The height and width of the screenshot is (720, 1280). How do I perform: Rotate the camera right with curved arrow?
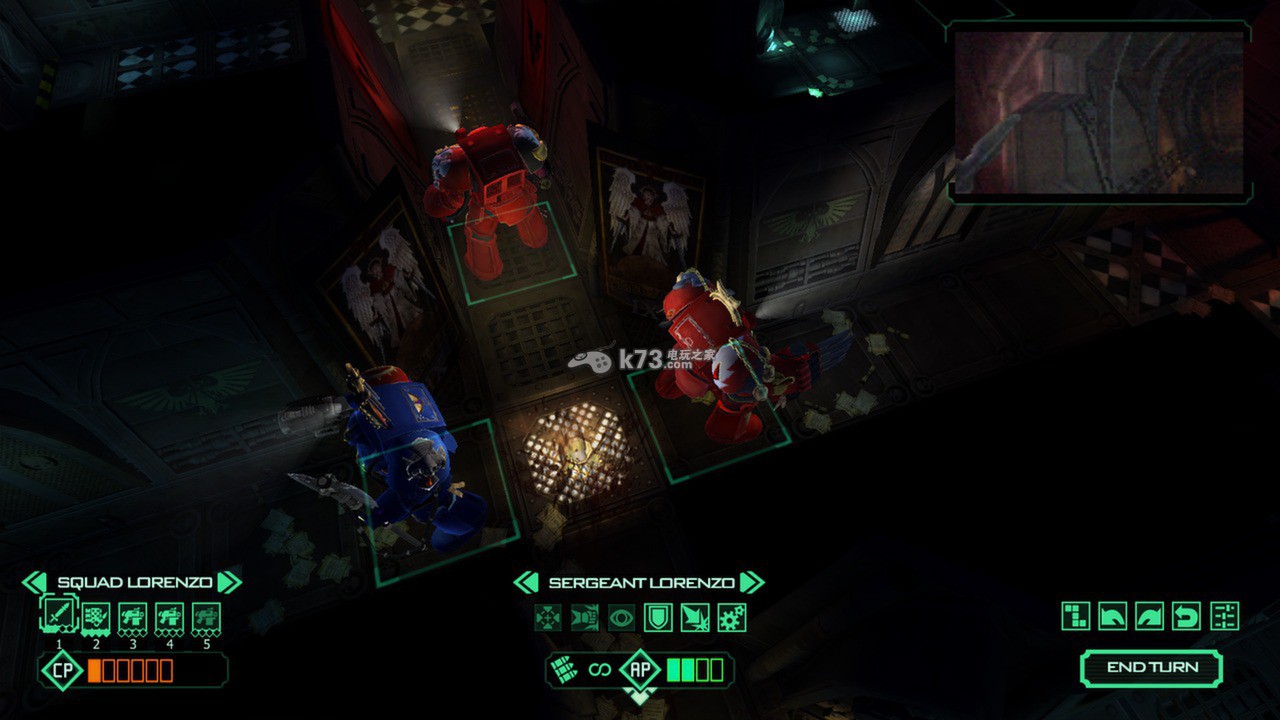[x=1150, y=616]
